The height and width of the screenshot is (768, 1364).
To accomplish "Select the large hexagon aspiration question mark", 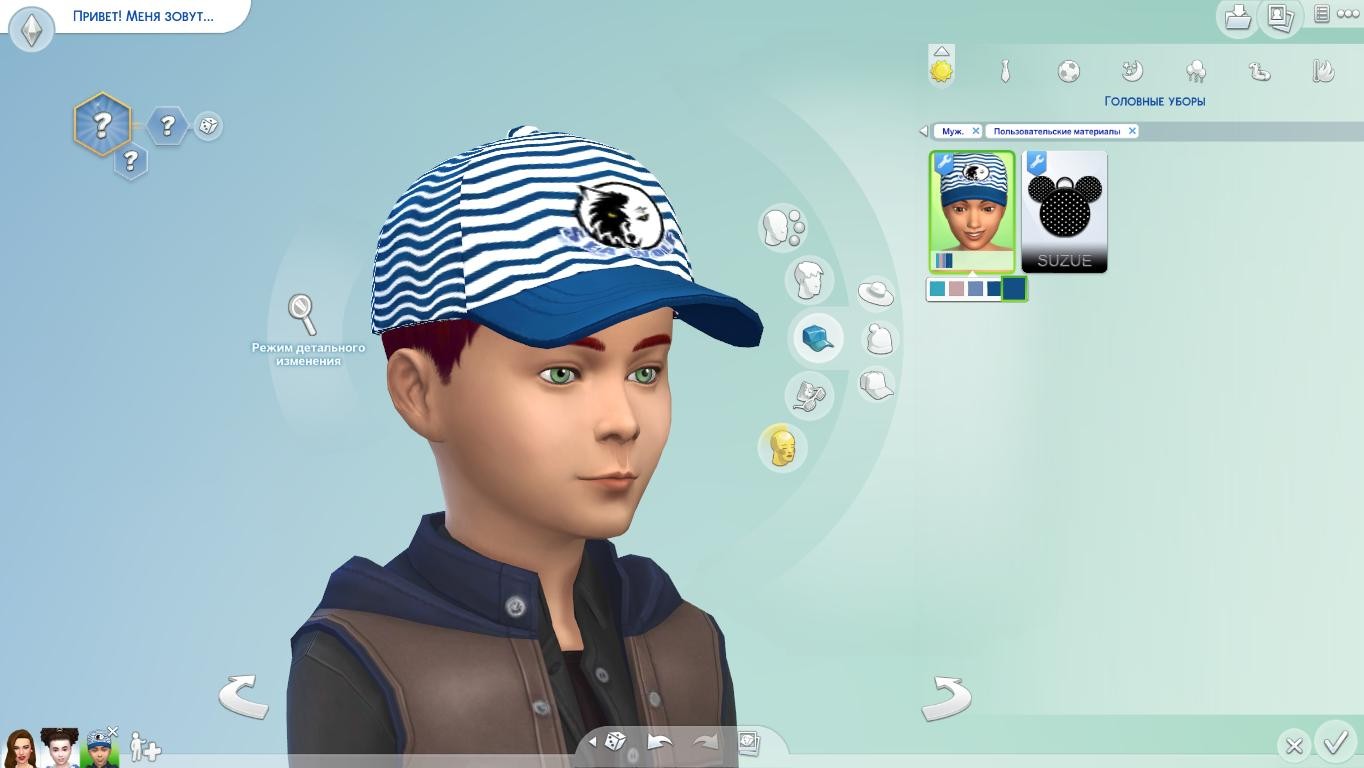I will 102,125.
